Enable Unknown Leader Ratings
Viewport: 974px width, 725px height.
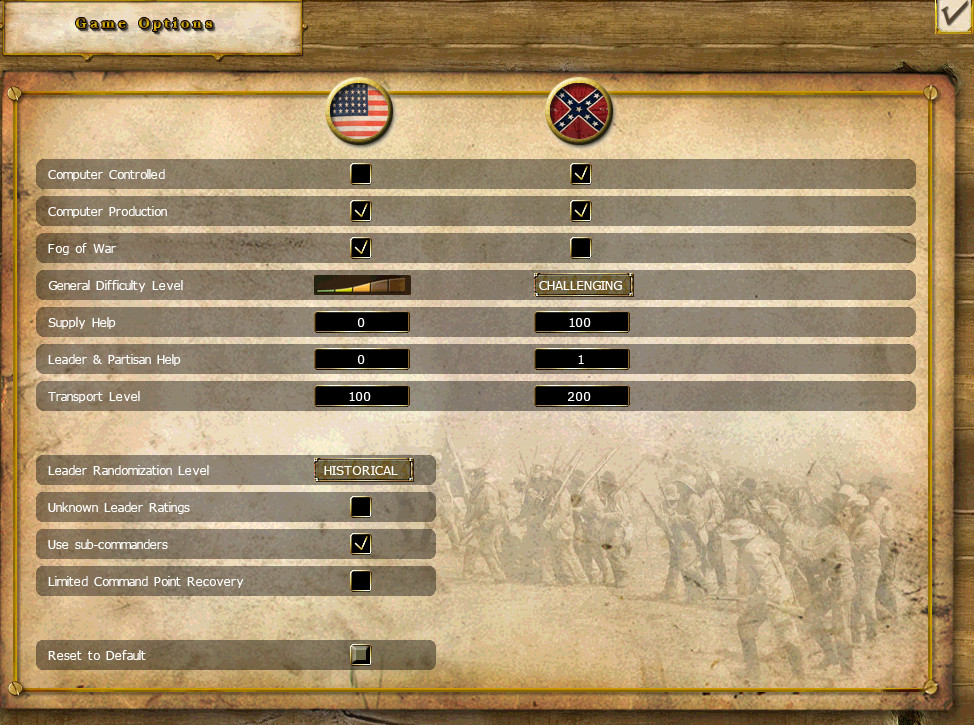(361, 507)
